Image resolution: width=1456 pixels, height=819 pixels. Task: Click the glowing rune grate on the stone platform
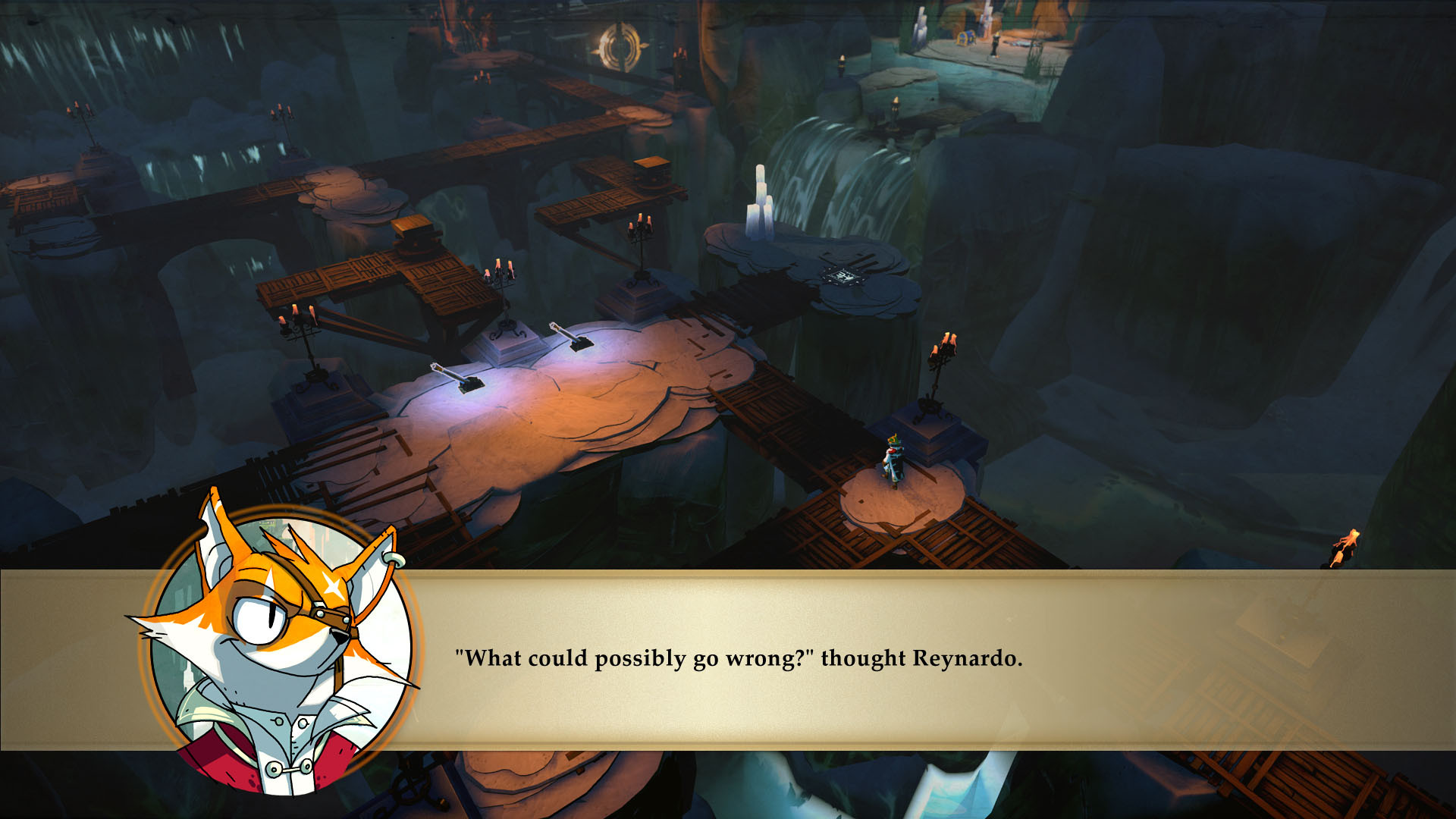(843, 277)
